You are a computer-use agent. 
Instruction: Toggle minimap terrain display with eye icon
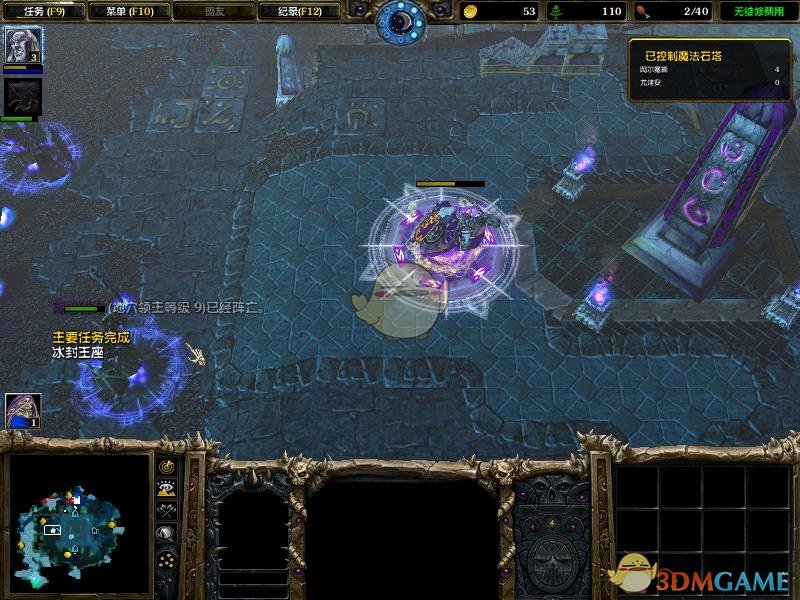167,488
